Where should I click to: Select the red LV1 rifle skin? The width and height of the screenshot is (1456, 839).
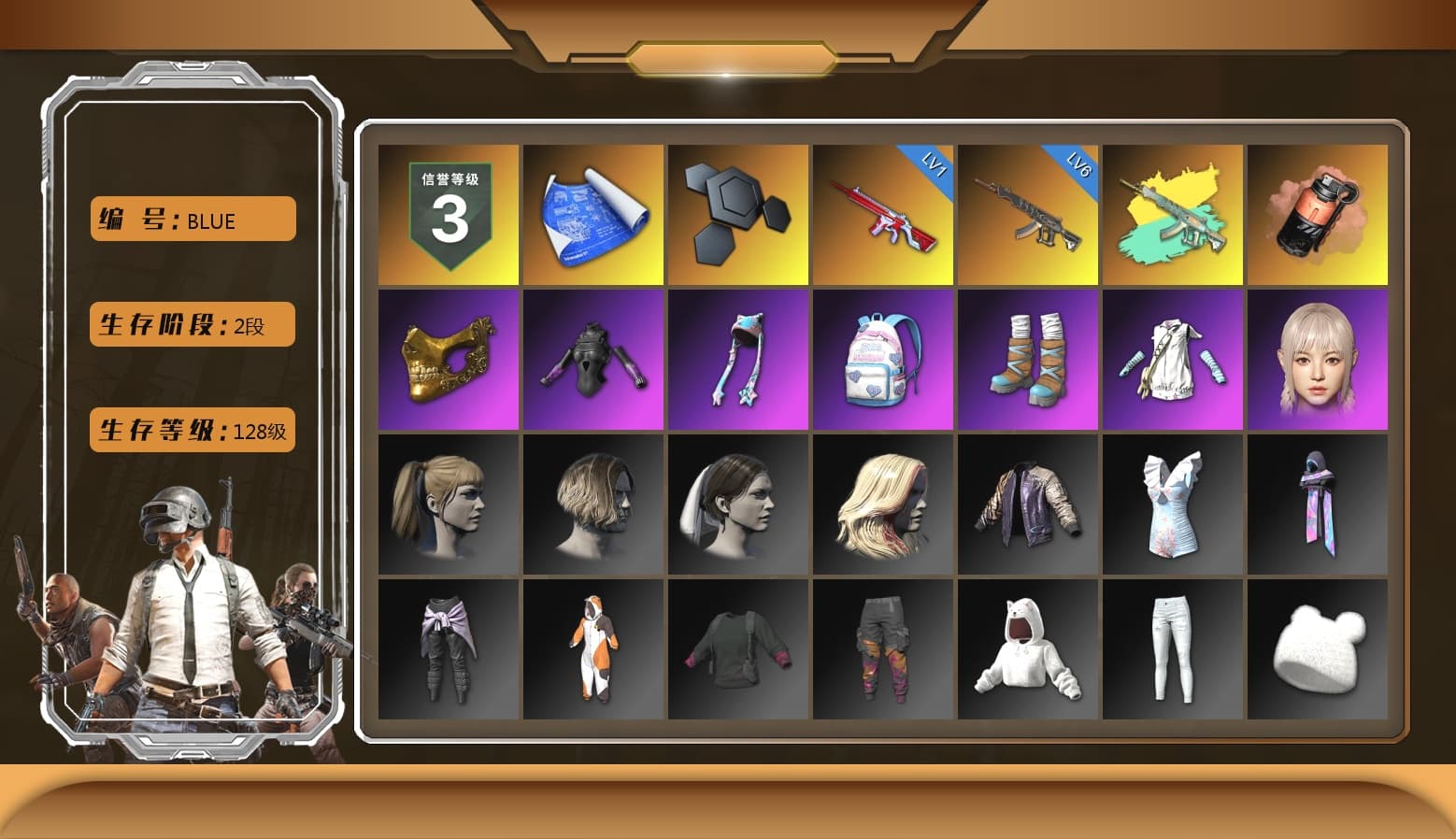click(883, 215)
